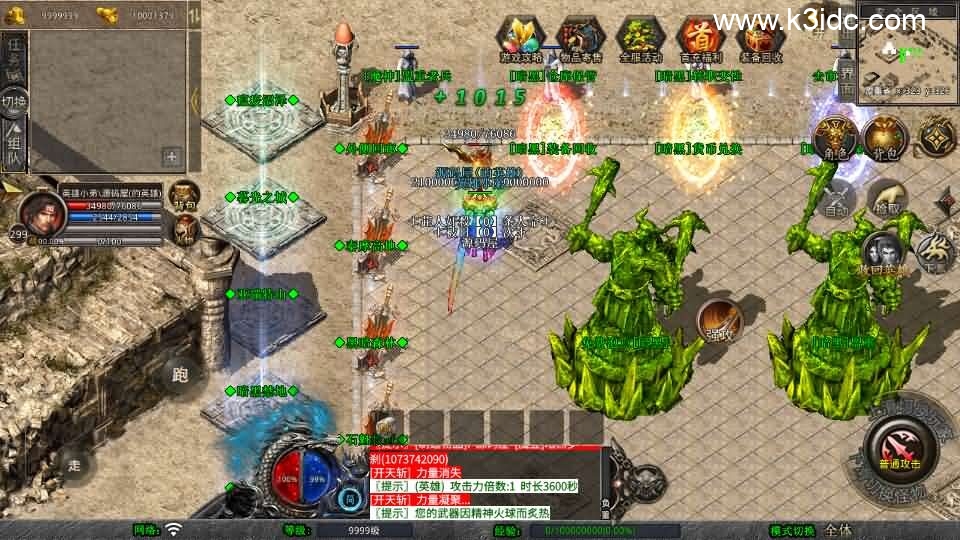
Task: Click the 切换 switch button
Action: [15, 102]
